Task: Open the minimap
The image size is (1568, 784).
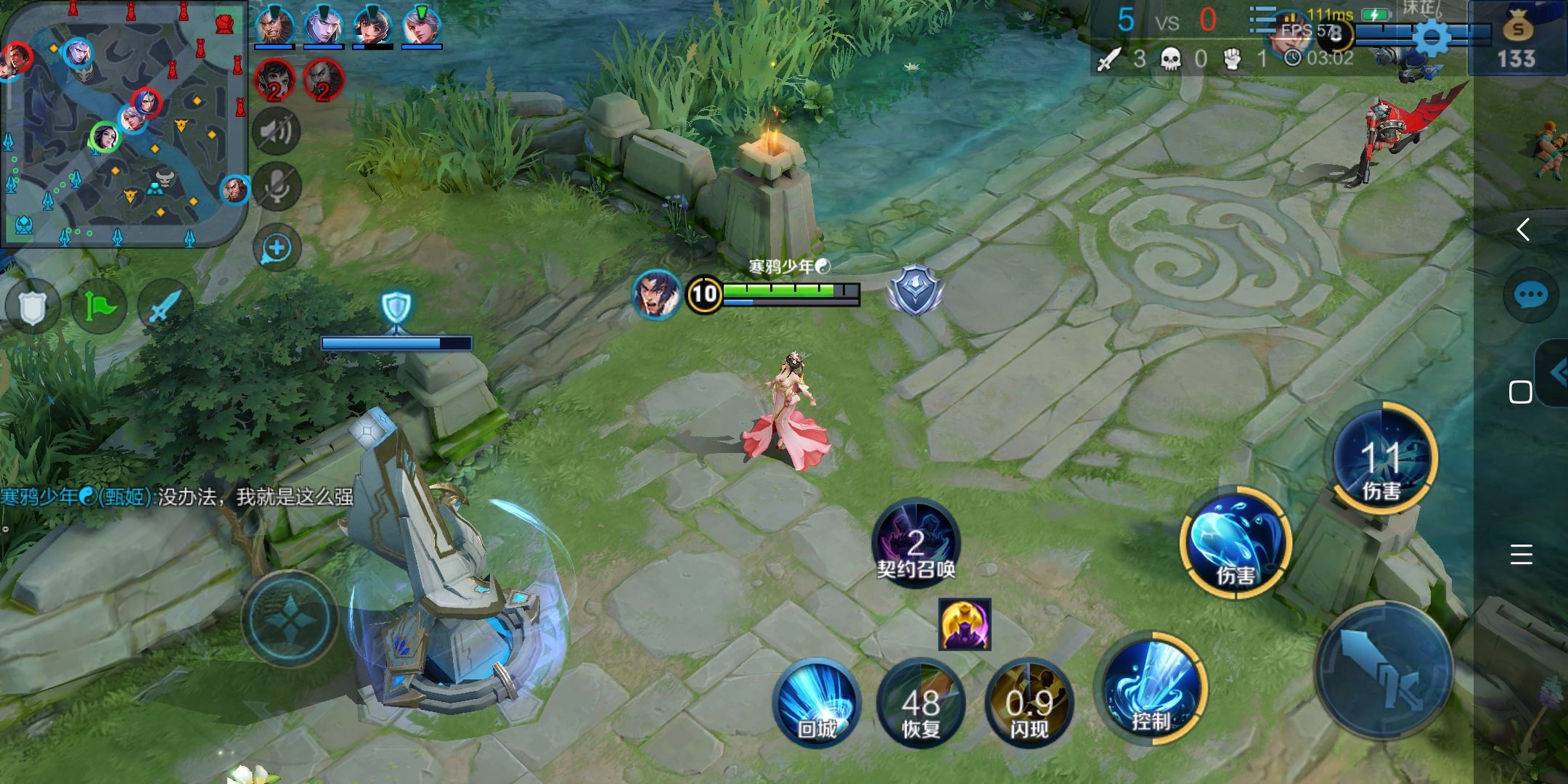Action: tap(123, 123)
